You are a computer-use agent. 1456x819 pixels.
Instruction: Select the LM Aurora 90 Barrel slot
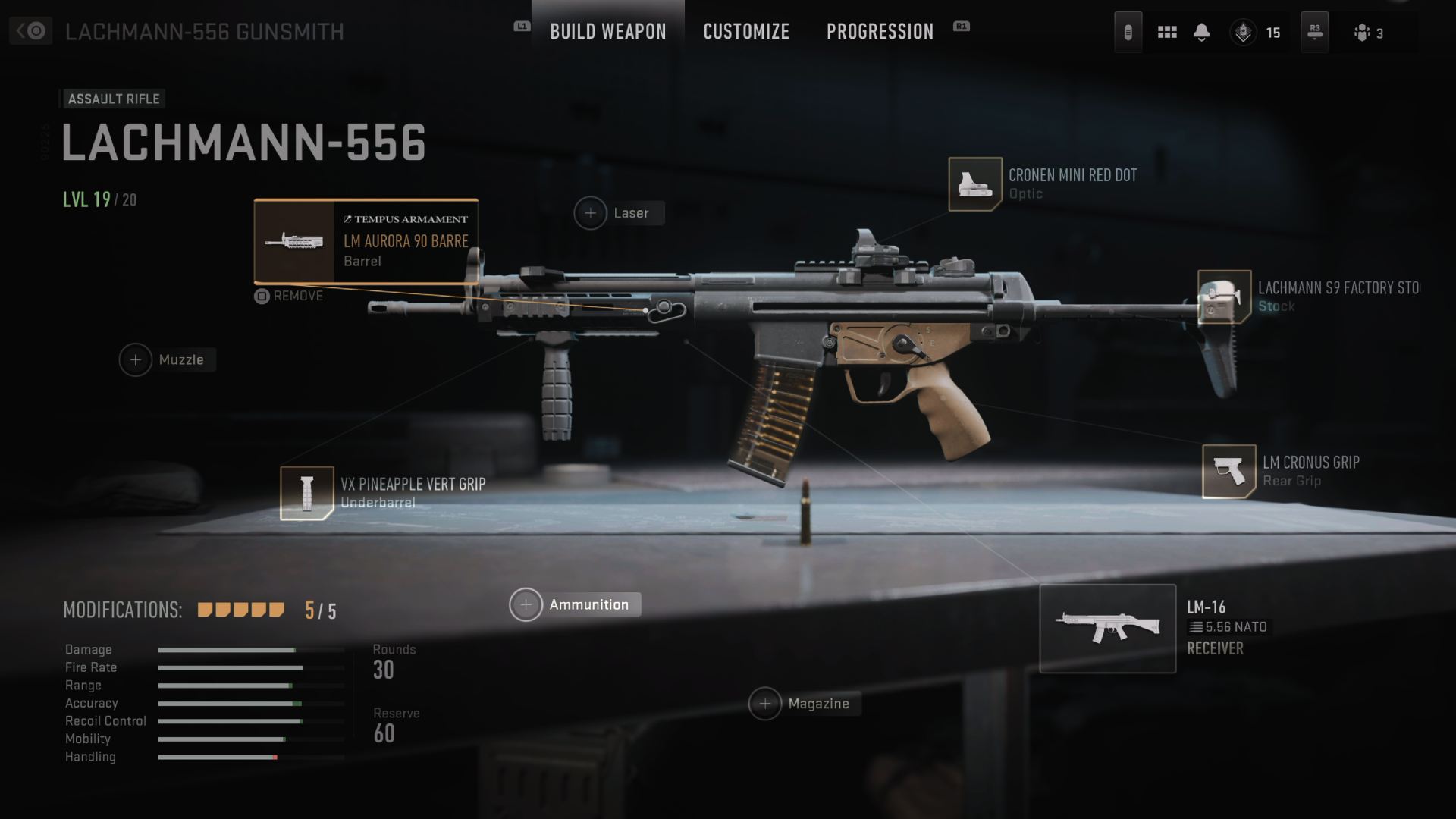(366, 241)
